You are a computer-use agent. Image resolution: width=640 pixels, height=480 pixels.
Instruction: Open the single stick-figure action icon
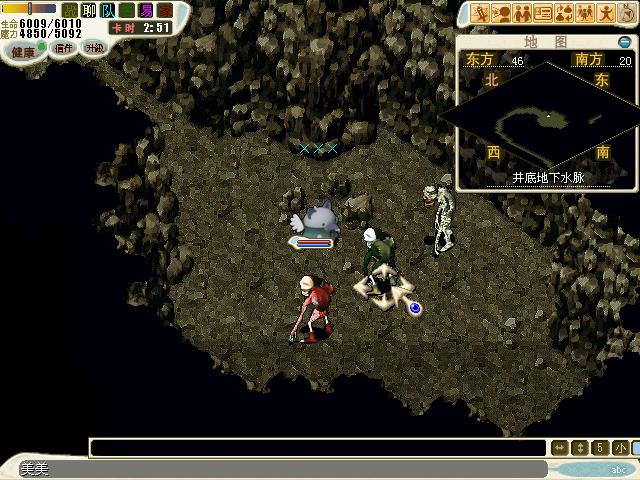[x=606, y=13]
